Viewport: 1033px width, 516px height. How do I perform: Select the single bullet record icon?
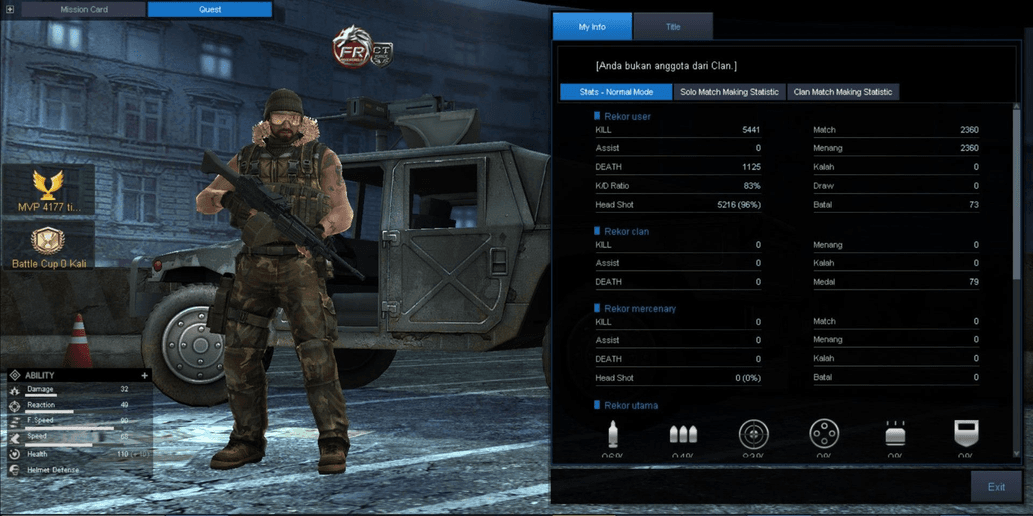(613, 434)
